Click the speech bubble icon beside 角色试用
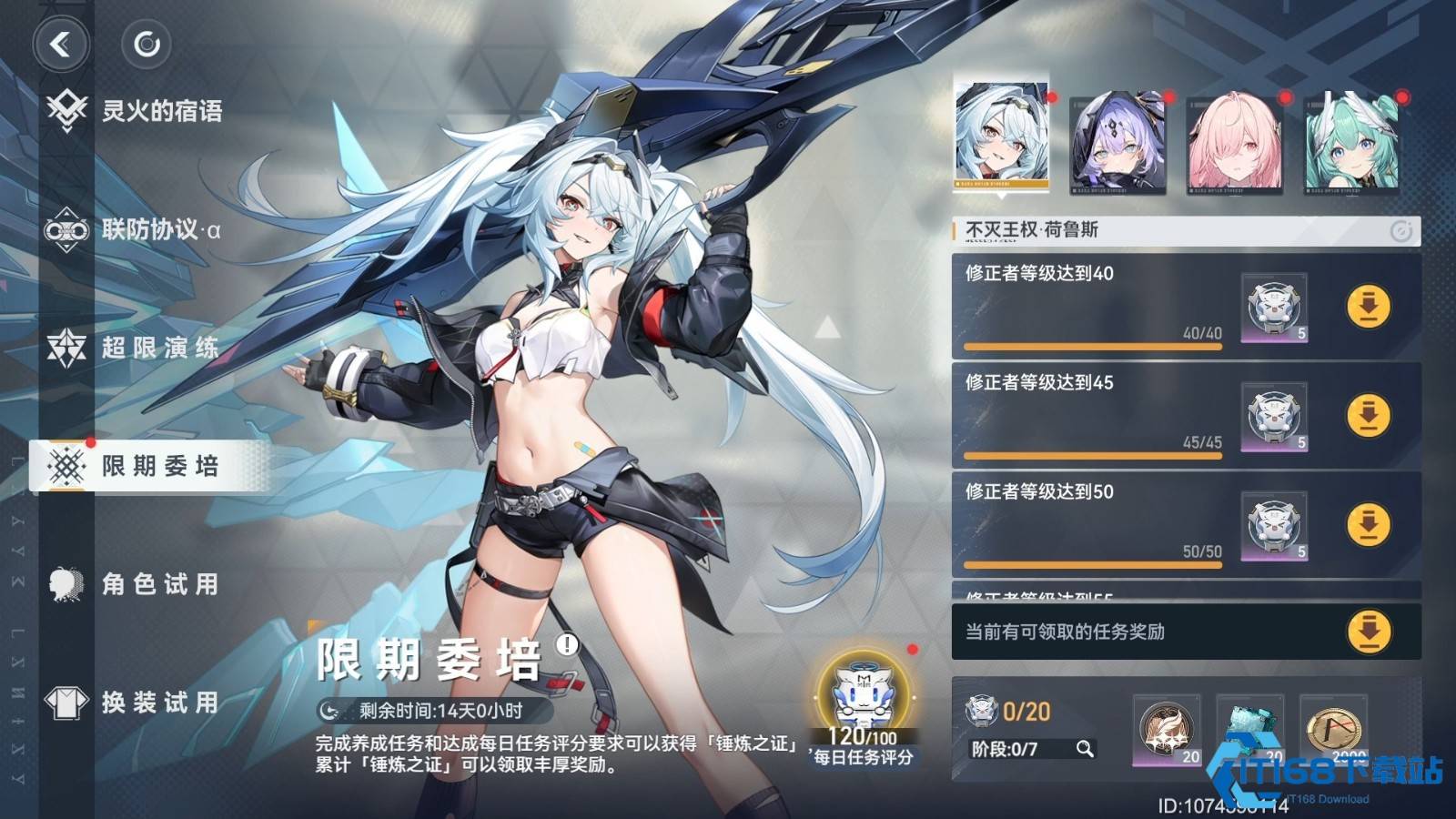Image resolution: width=1456 pixels, height=819 pixels. (x=64, y=585)
